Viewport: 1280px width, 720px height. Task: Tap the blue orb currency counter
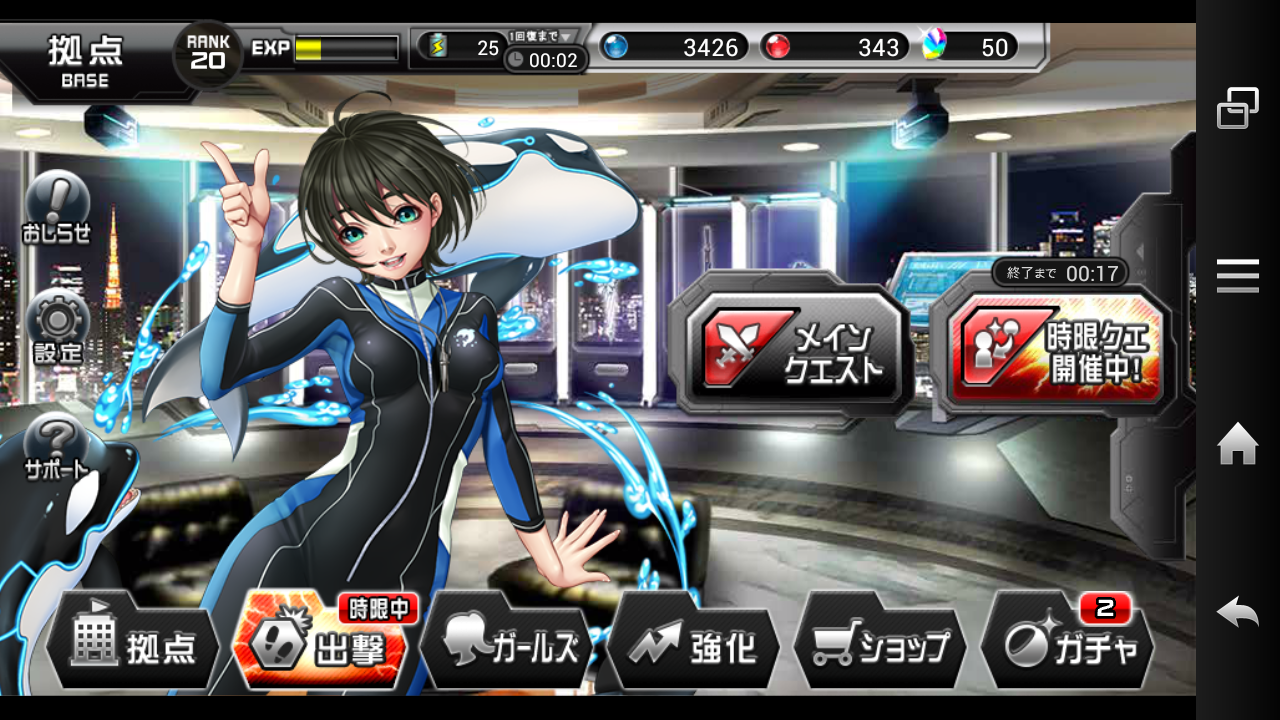[674, 47]
